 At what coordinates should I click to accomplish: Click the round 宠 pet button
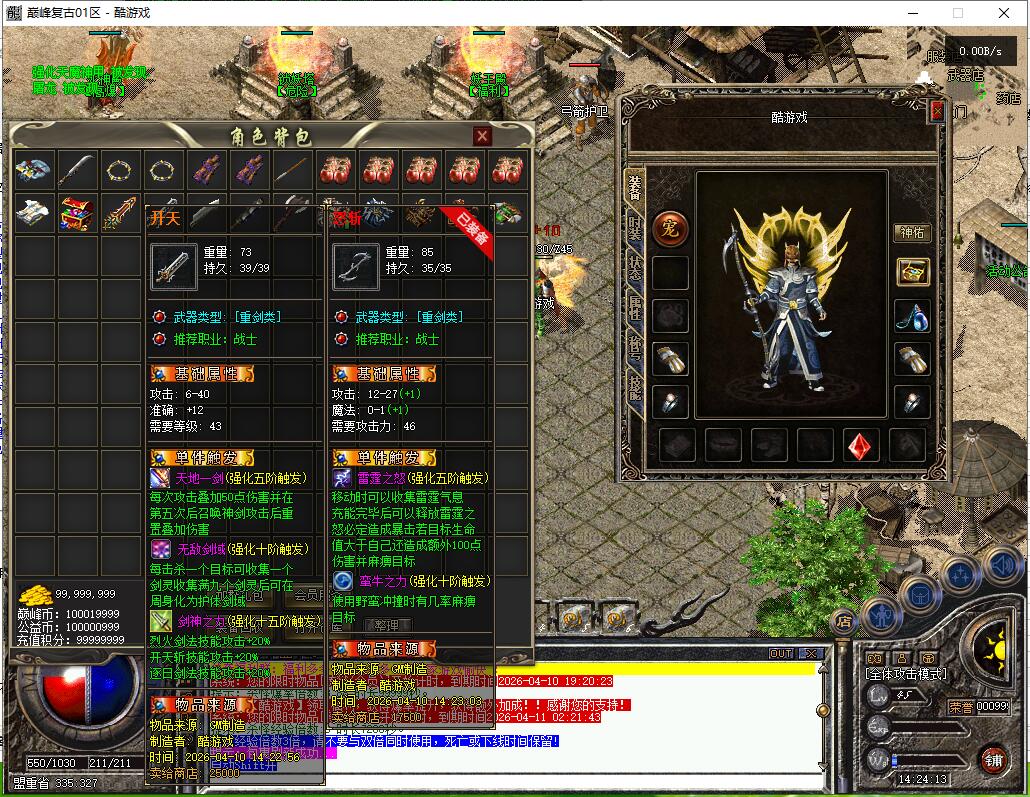click(669, 227)
